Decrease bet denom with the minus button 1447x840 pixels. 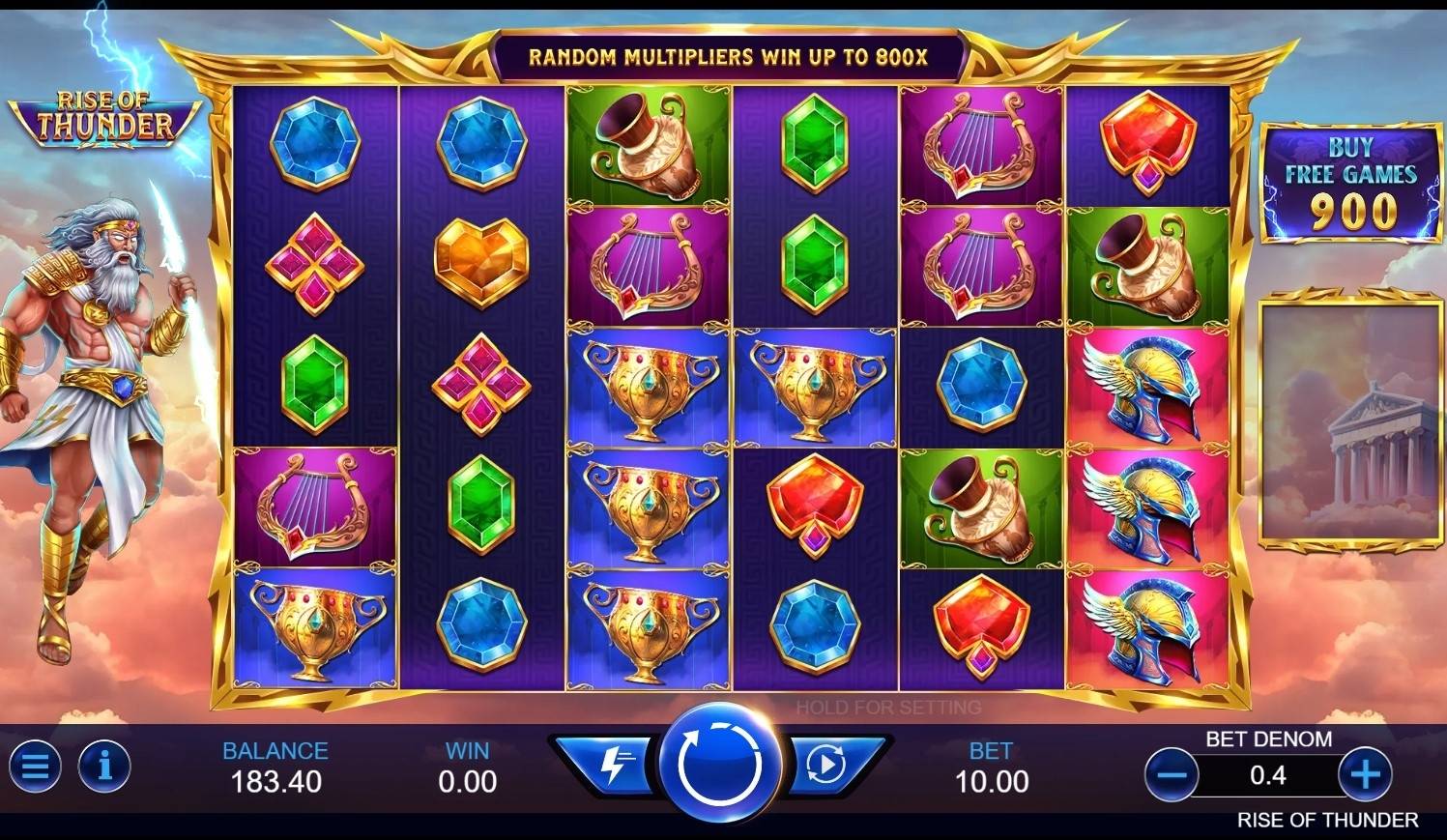(x=1172, y=774)
